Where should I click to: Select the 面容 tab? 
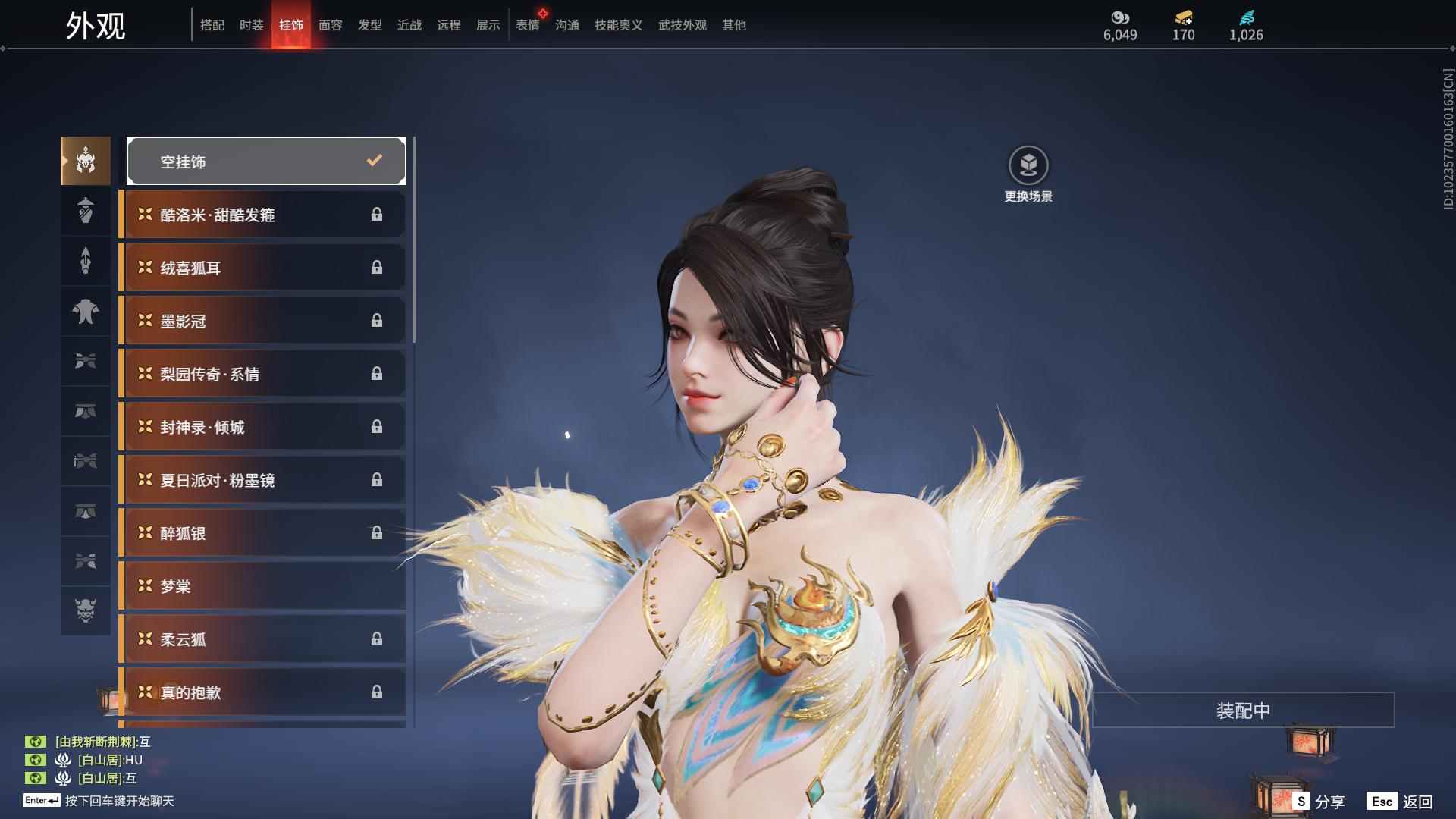[331, 25]
